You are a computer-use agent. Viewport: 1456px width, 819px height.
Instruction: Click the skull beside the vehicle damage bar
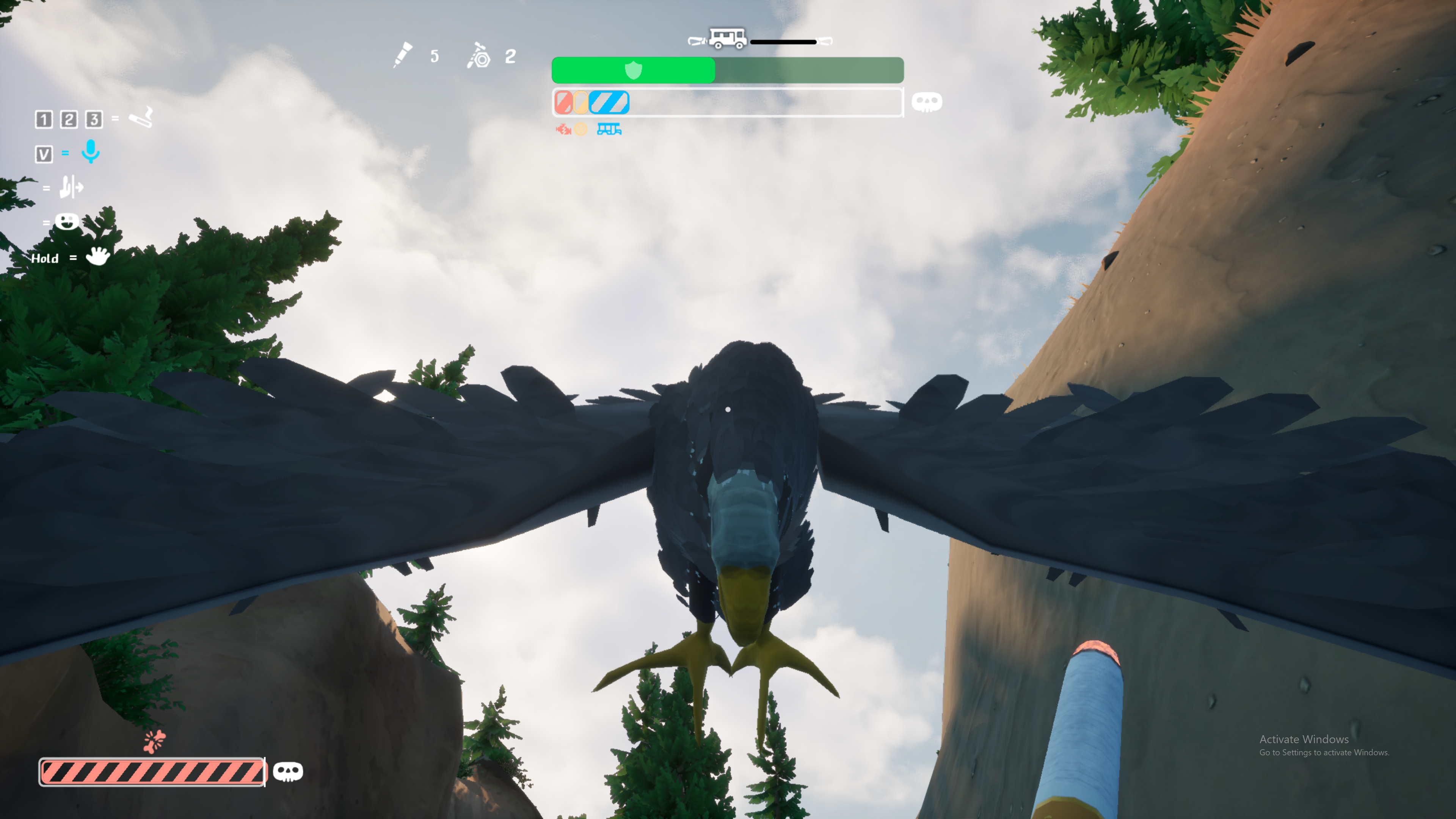(x=926, y=102)
